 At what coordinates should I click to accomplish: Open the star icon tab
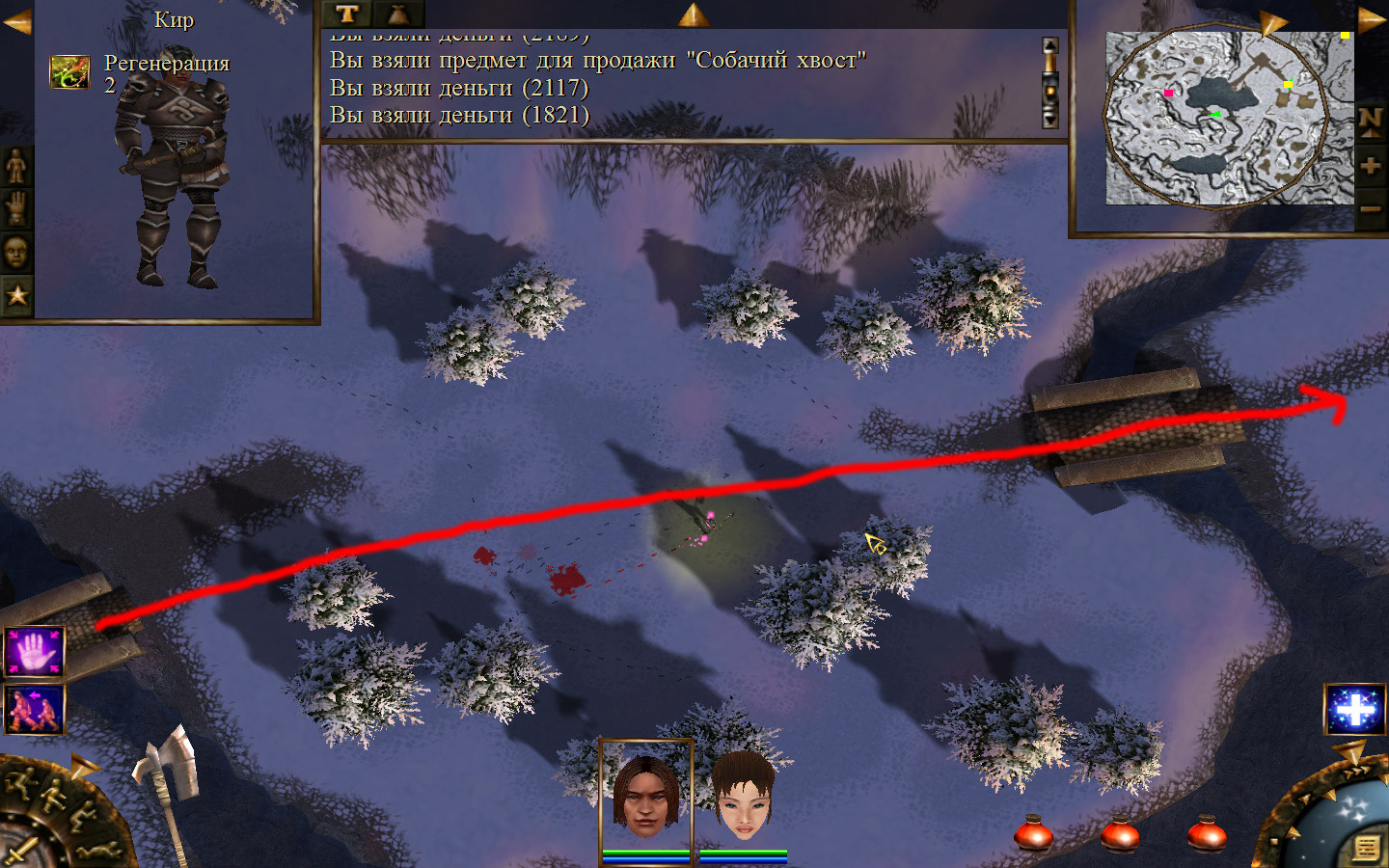[x=16, y=295]
